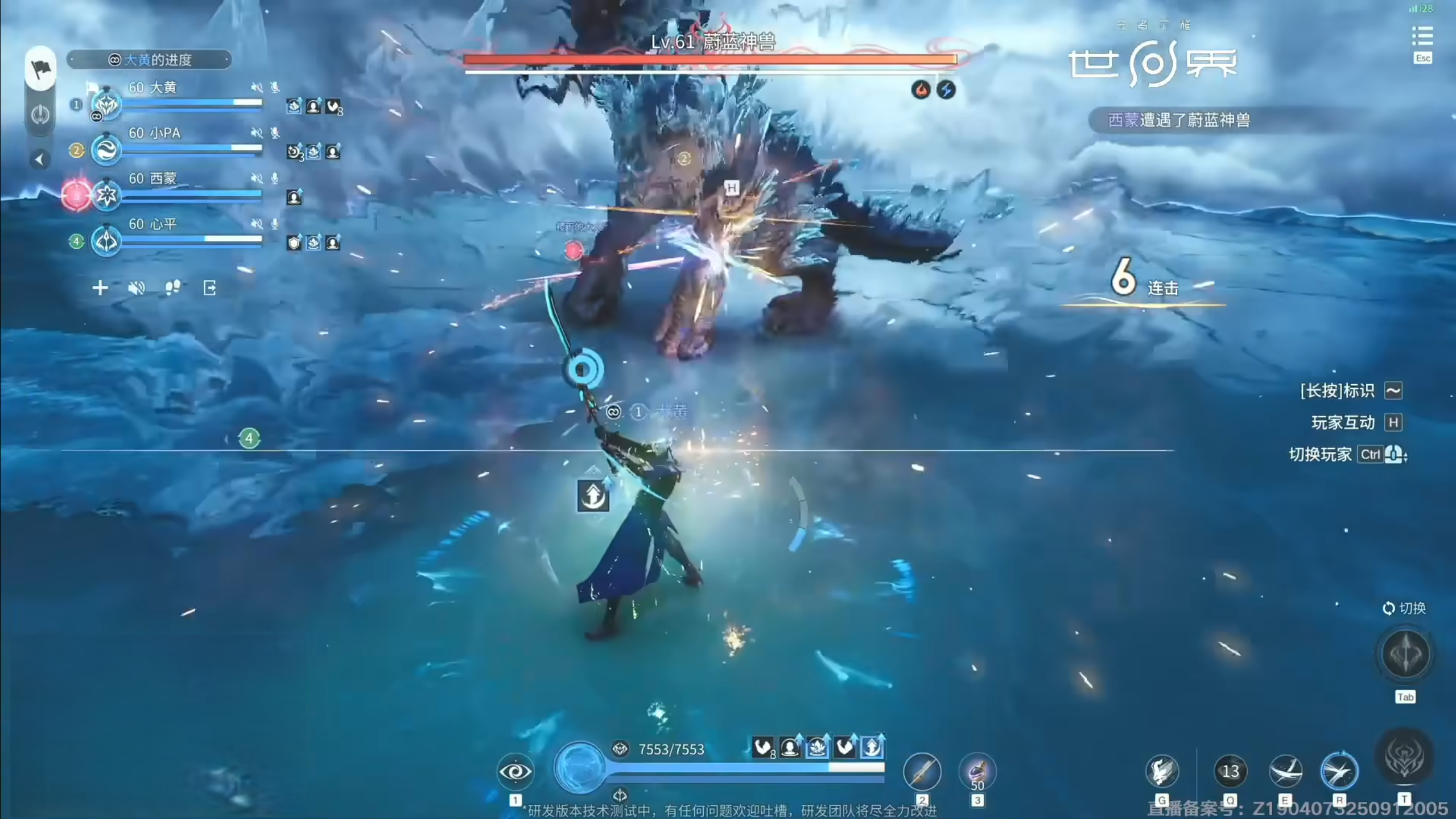
Task: Trigger the crossed-arrows skill above R
Action: tap(1339, 771)
